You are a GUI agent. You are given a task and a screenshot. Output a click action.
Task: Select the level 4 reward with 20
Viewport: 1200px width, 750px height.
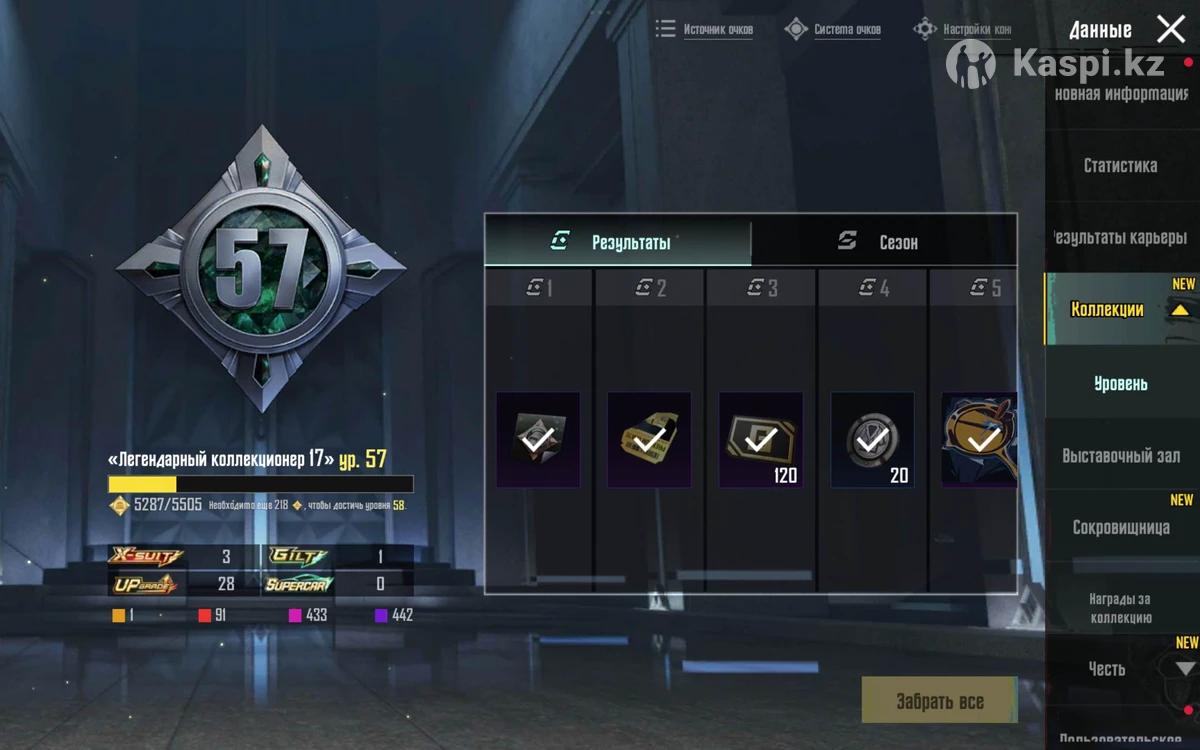coord(872,440)
